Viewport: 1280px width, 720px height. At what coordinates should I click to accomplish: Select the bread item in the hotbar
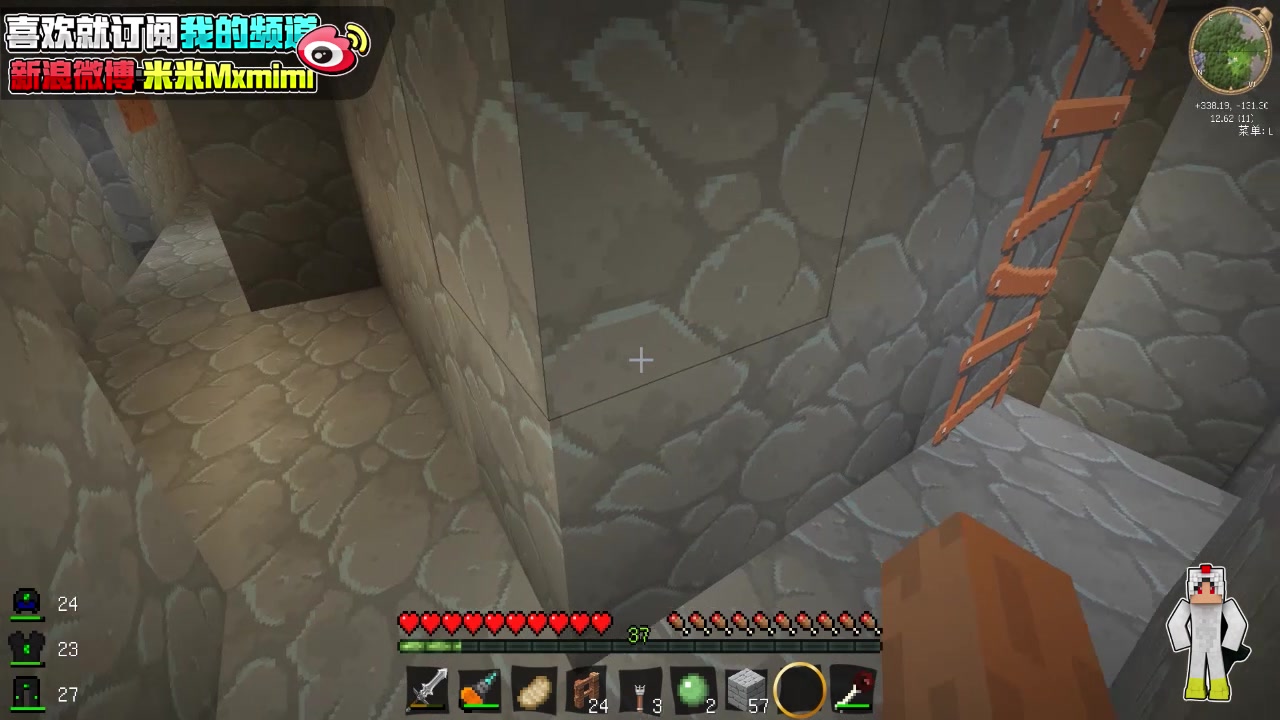[x=535, y=690]
